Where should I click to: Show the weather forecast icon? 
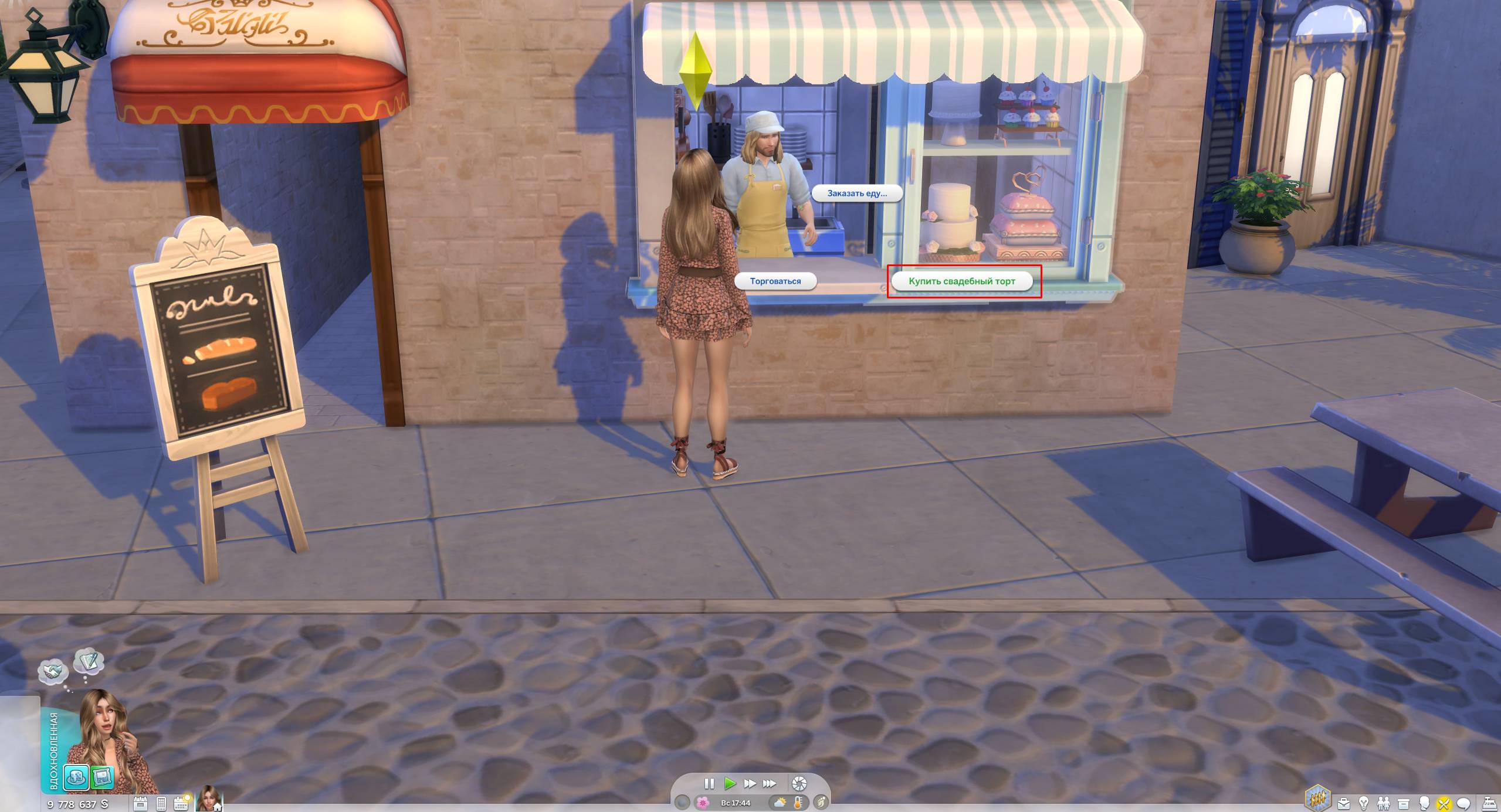pyautogui.click(x=780, y=803)
